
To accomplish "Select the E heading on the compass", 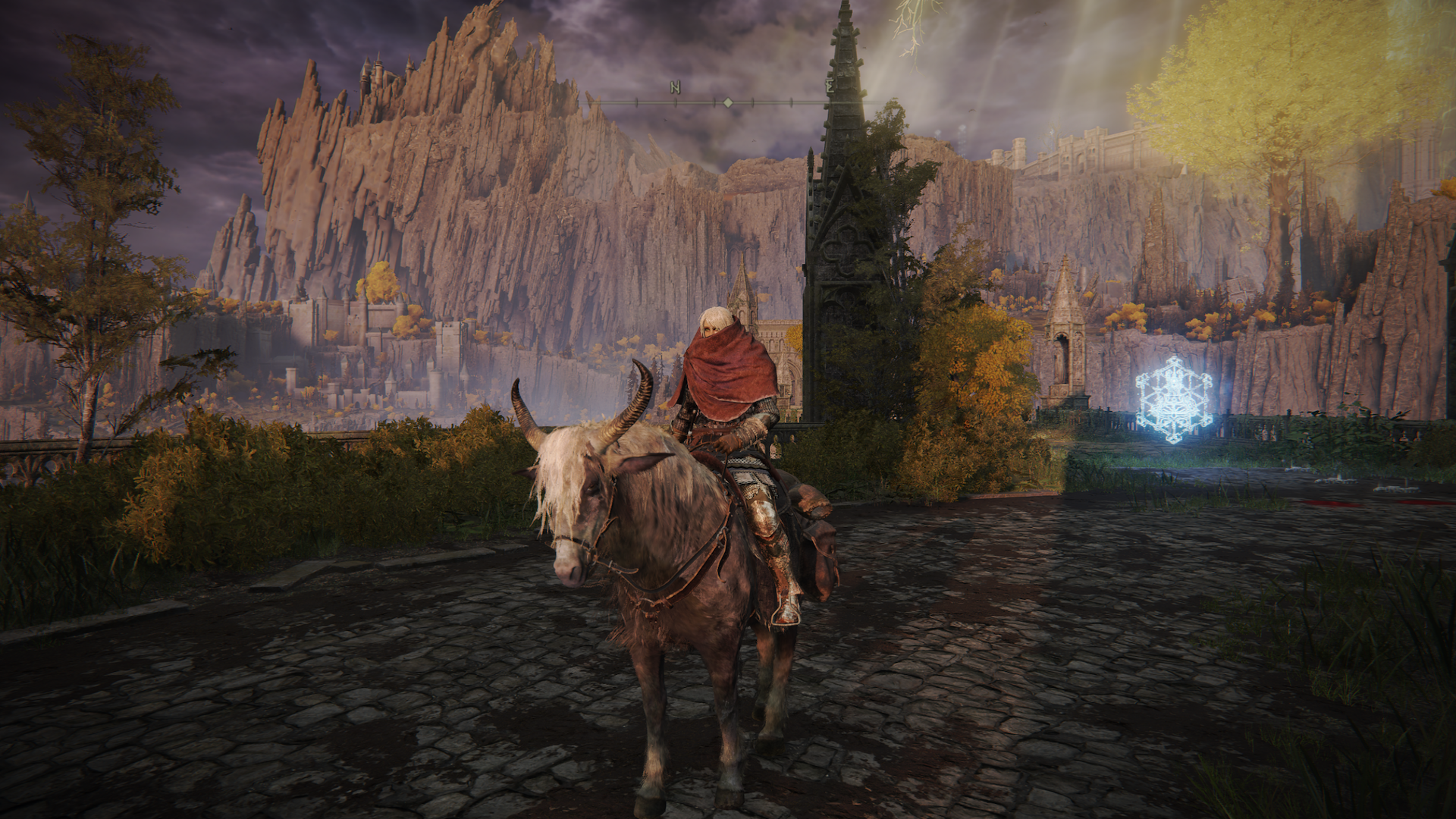I will [830, 87].
